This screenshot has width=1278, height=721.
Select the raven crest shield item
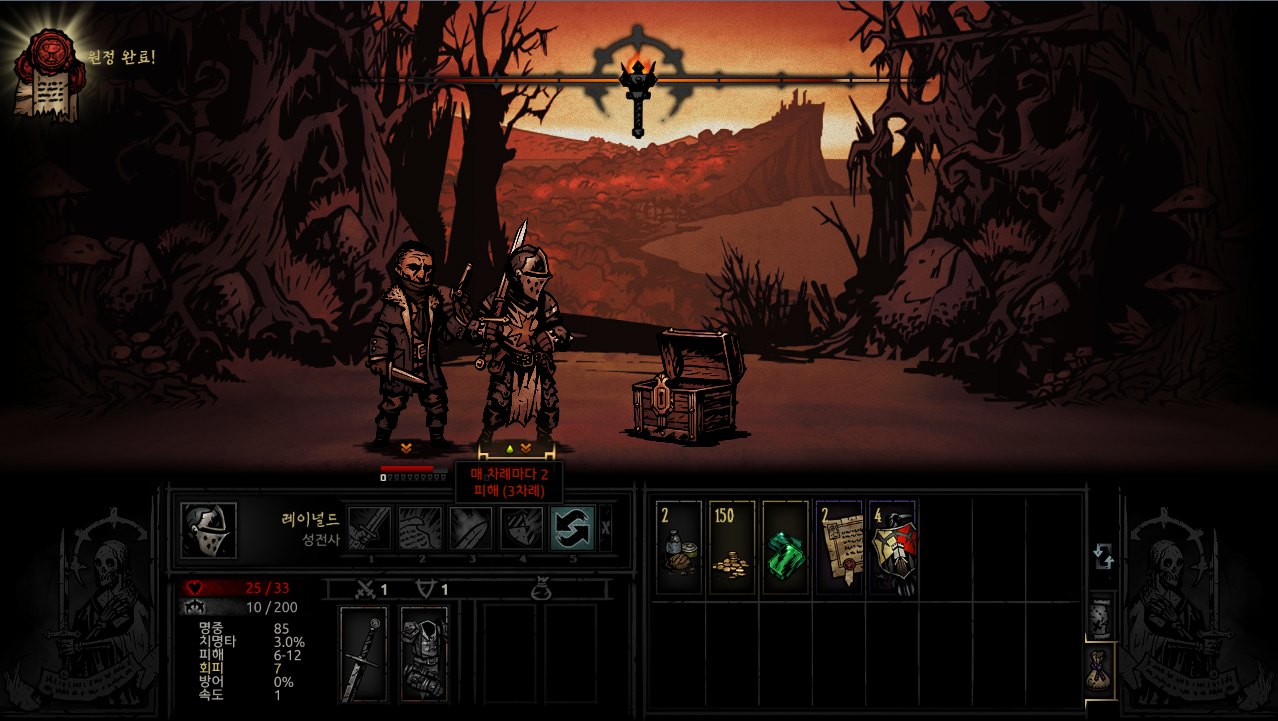click(892, 548)
